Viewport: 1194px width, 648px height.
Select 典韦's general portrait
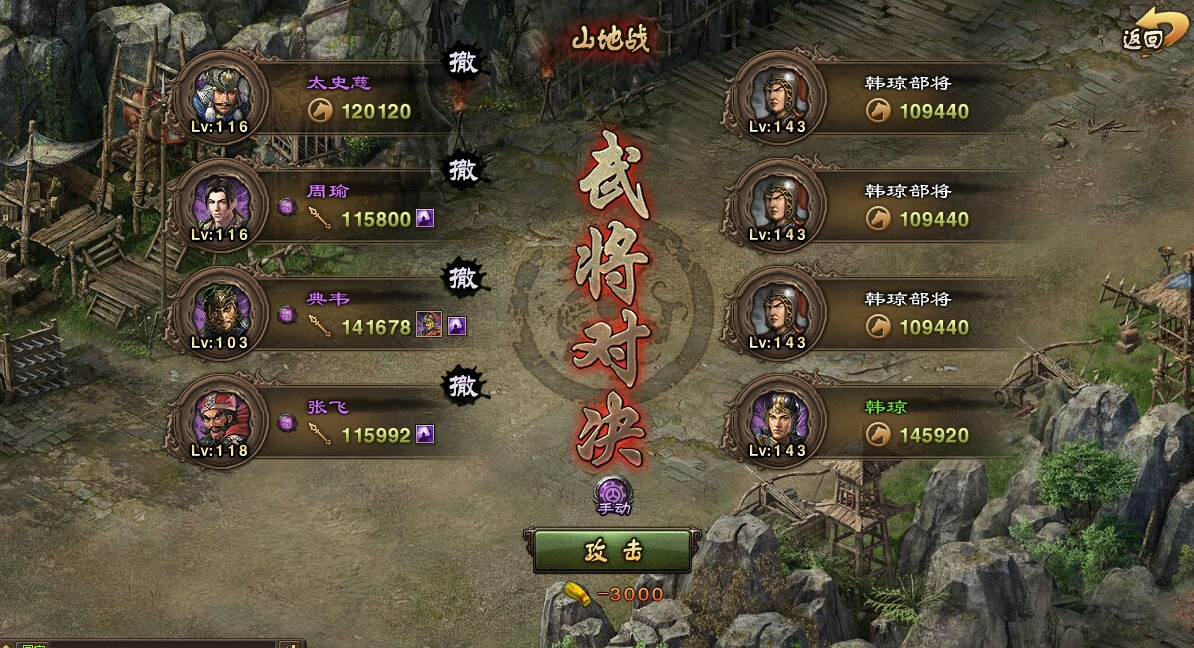pyautogui.click(x=219, y=313)
